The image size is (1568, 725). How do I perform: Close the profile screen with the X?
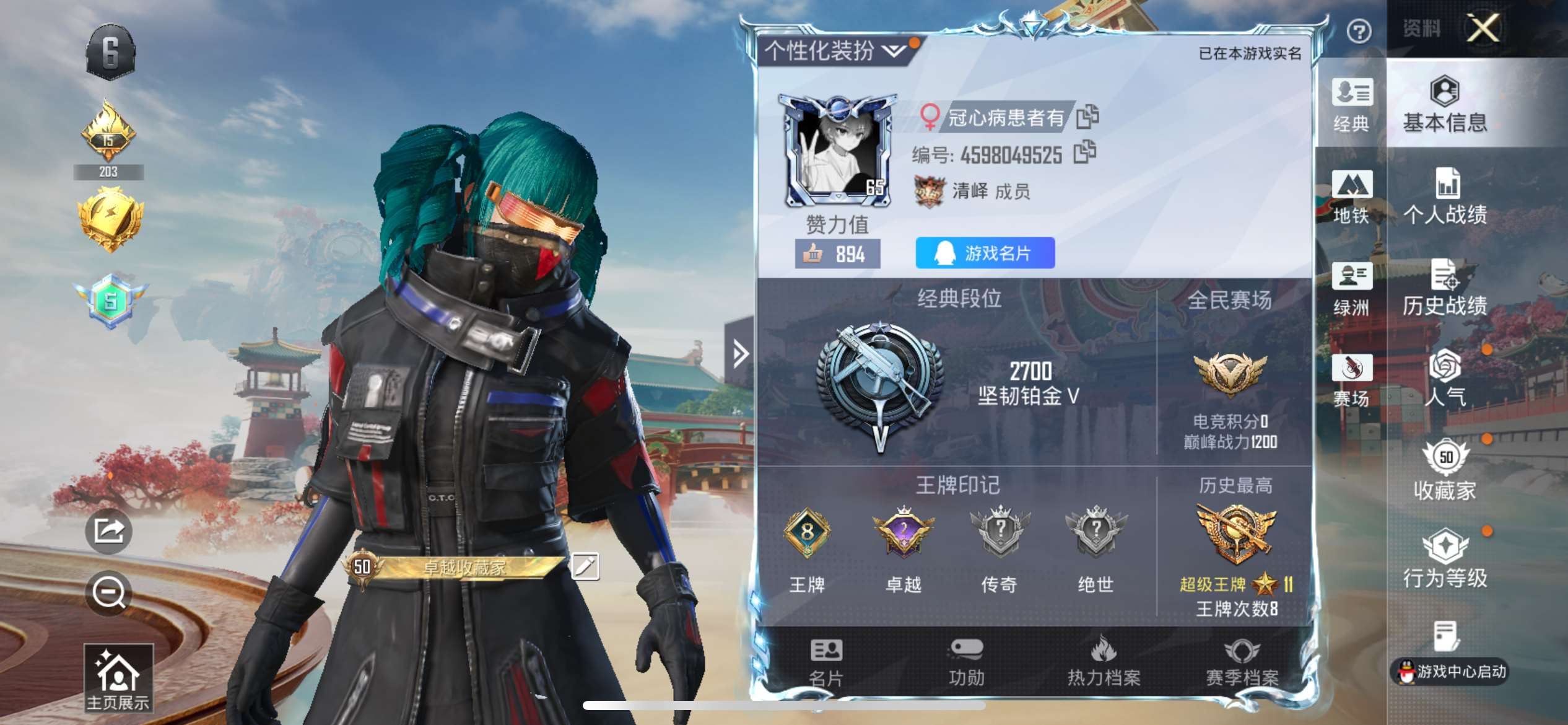pos(1483,28)
